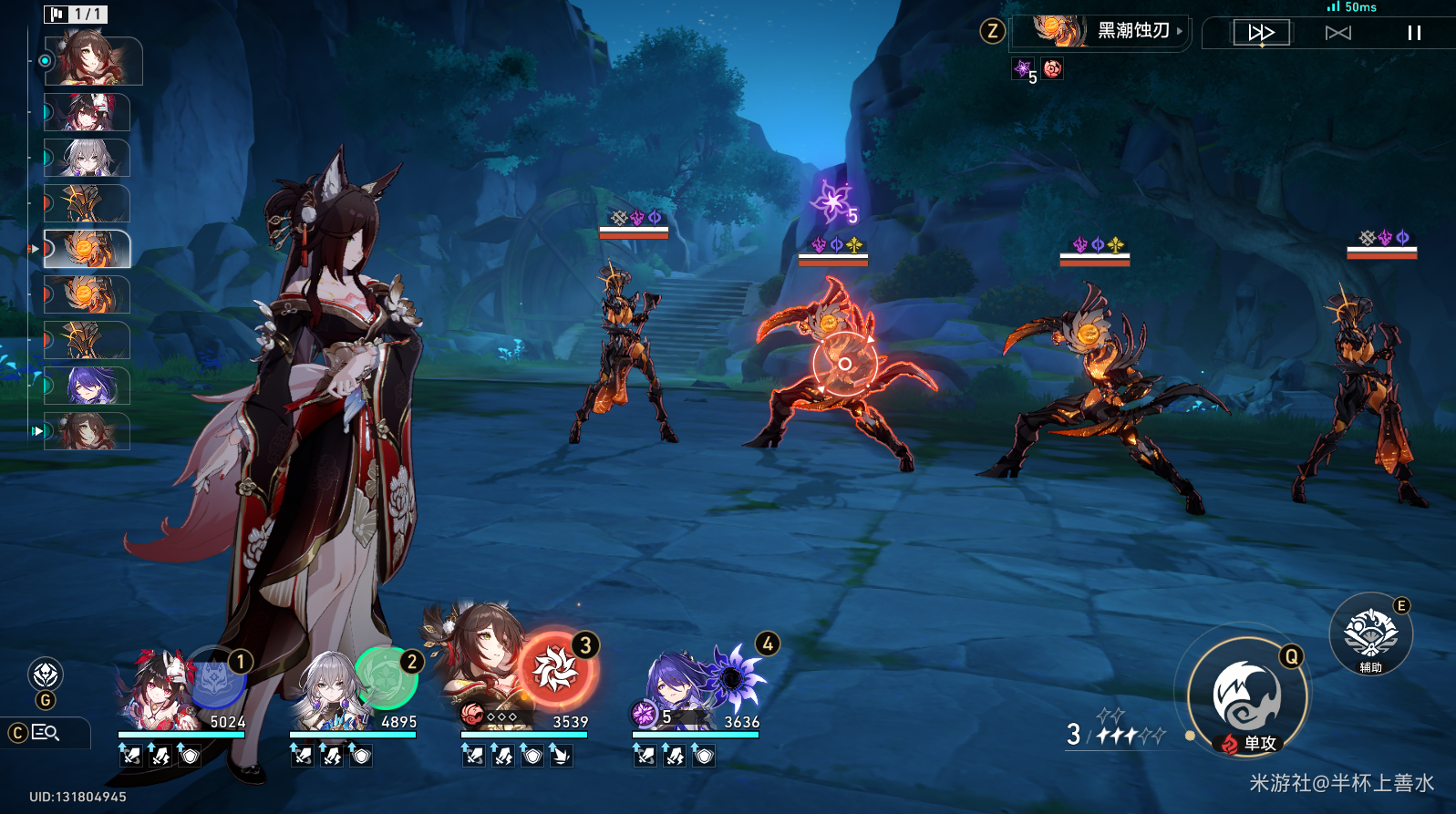The image size is (1456, 814).
Task: Open the battle details magnifier icon
Action: [x=46, y=732]
